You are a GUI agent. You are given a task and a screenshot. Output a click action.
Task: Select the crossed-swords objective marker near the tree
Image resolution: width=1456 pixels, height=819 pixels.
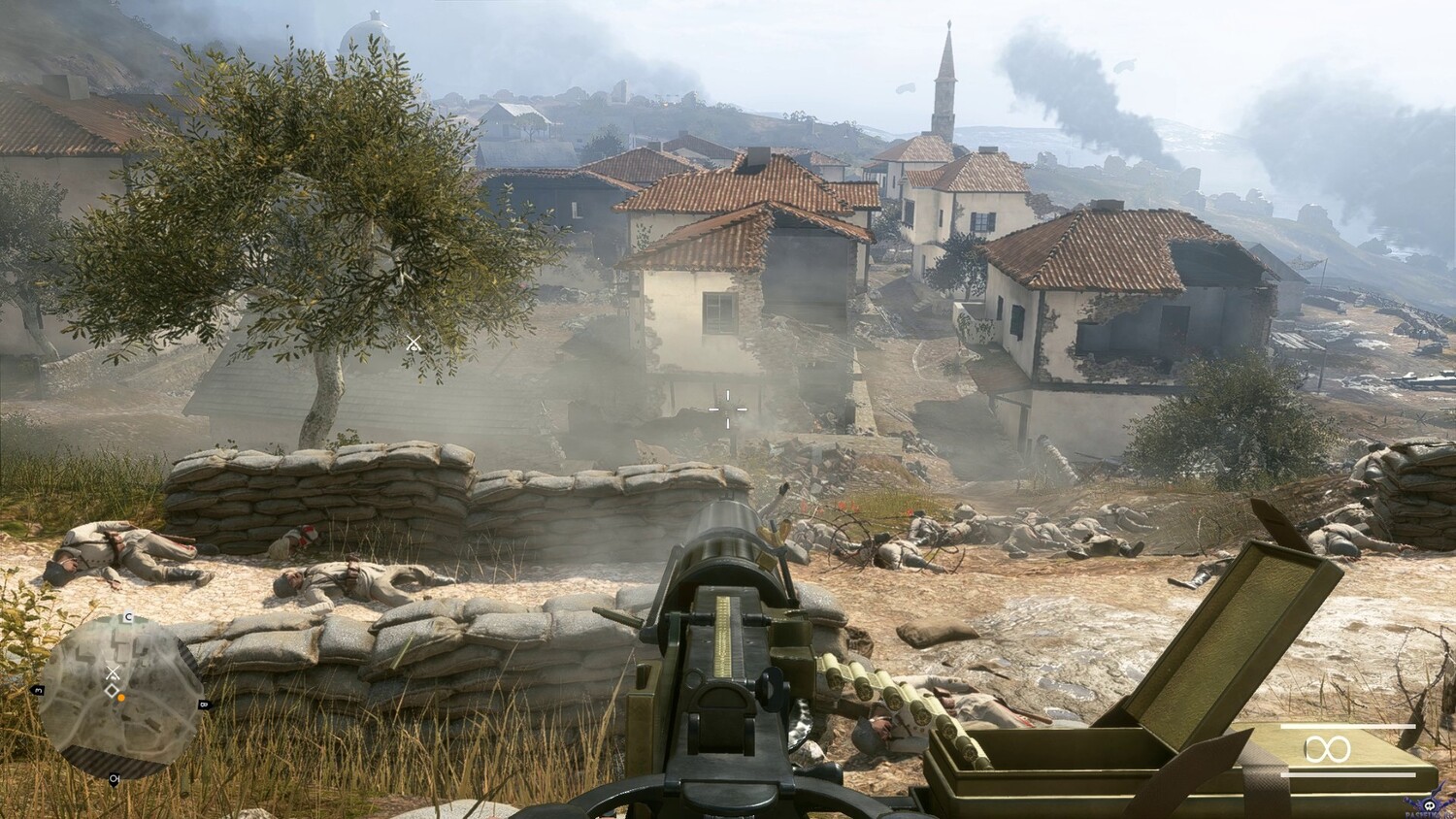414,343
